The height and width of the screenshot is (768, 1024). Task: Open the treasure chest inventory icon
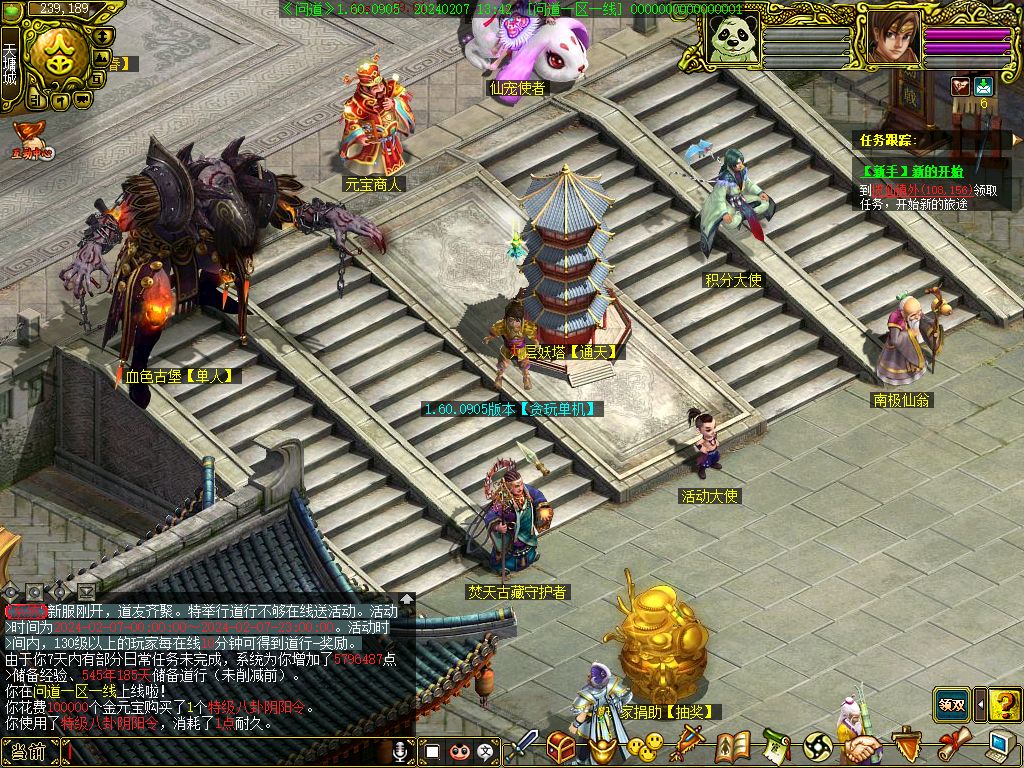pos(560,746)
